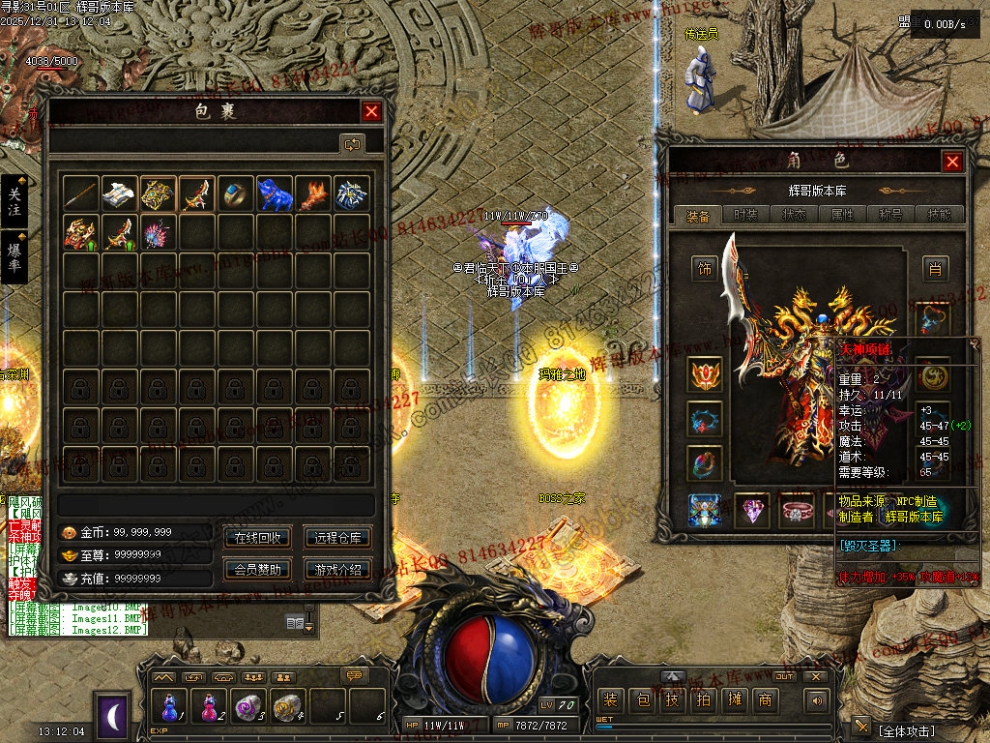Screen dimensions: 990x743
Task: Close the 角色 character panel
Action: pyautogui.click(x=952, y=161)
